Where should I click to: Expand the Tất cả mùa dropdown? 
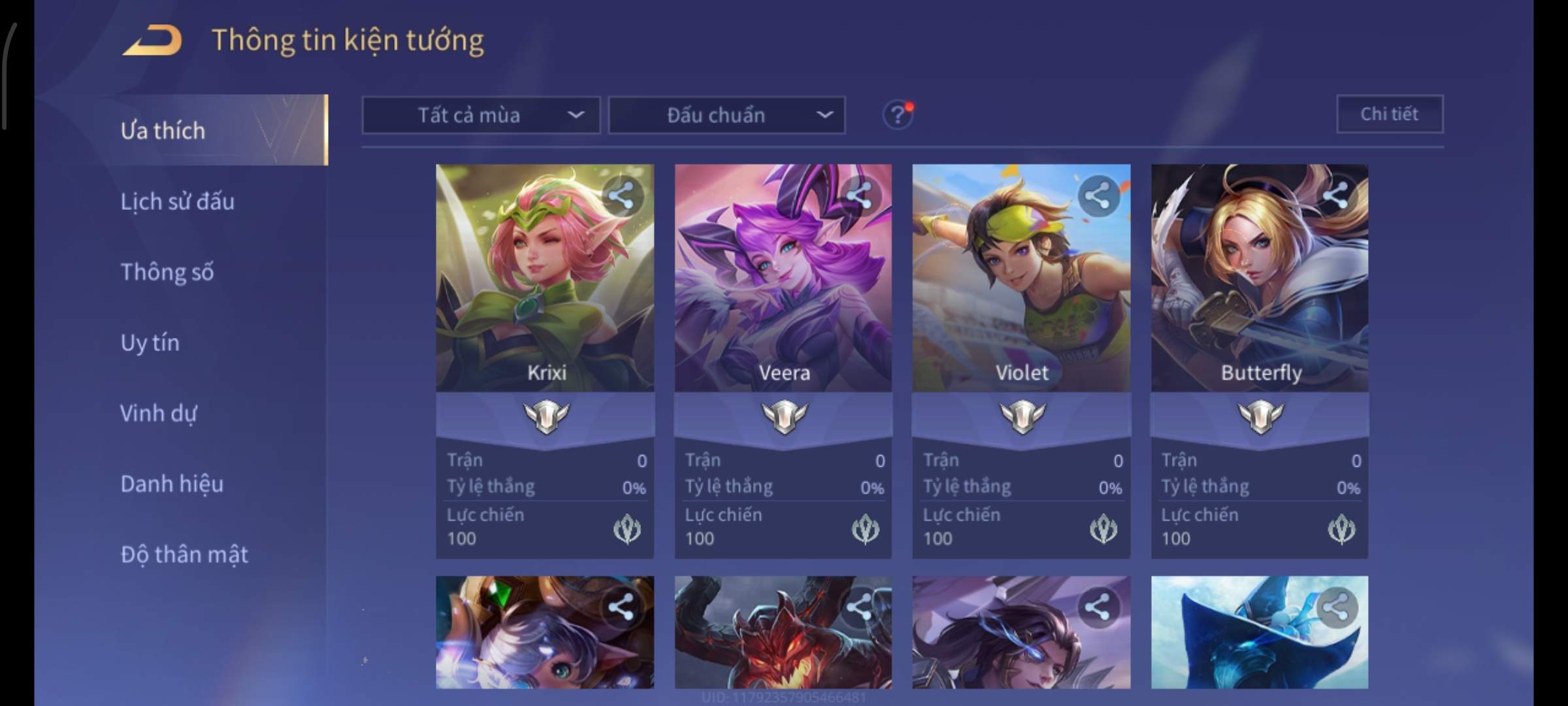point(481,116)
